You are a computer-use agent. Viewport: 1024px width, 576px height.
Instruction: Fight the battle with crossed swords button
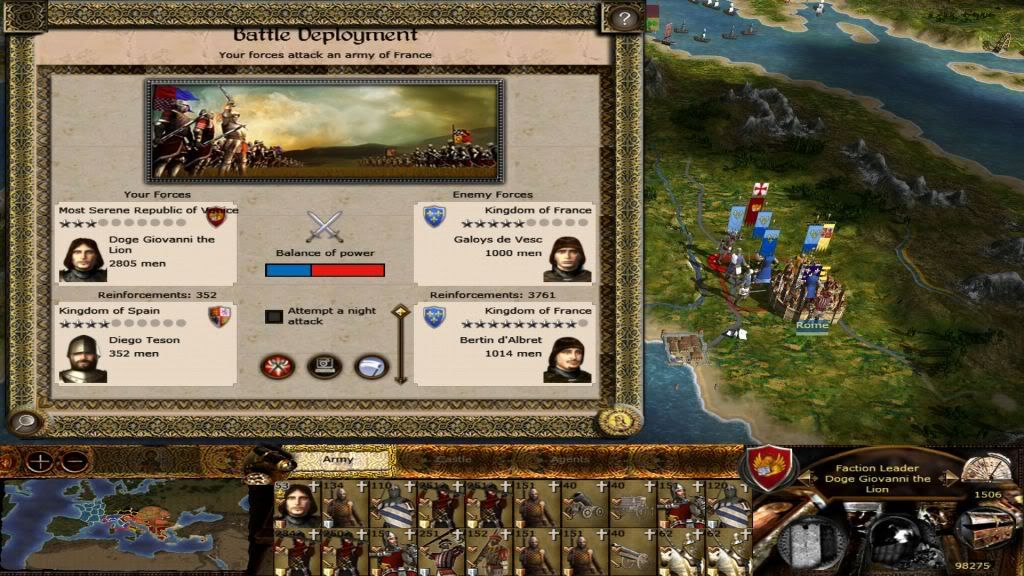pyautogui.click(x=276, y=366)
